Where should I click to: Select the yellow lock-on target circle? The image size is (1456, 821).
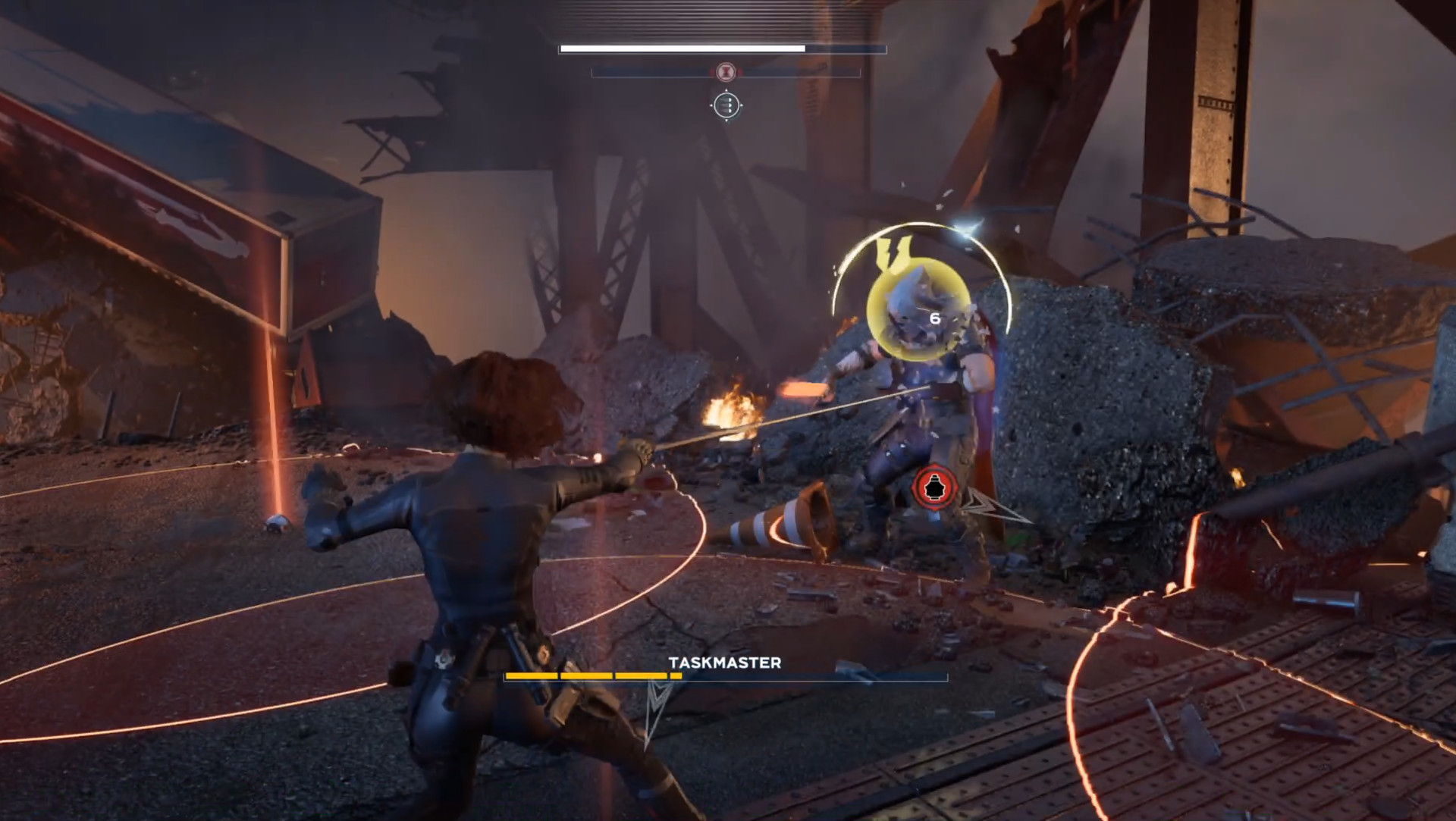[919, 312]
